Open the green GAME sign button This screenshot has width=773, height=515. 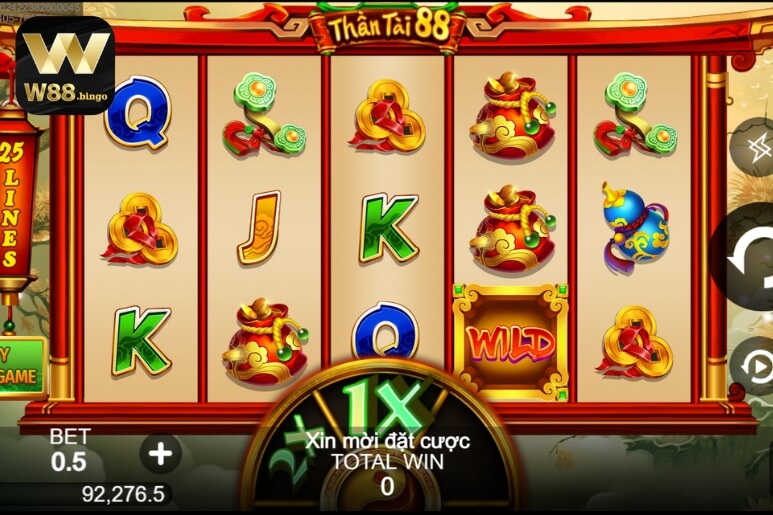click(21, 367)
